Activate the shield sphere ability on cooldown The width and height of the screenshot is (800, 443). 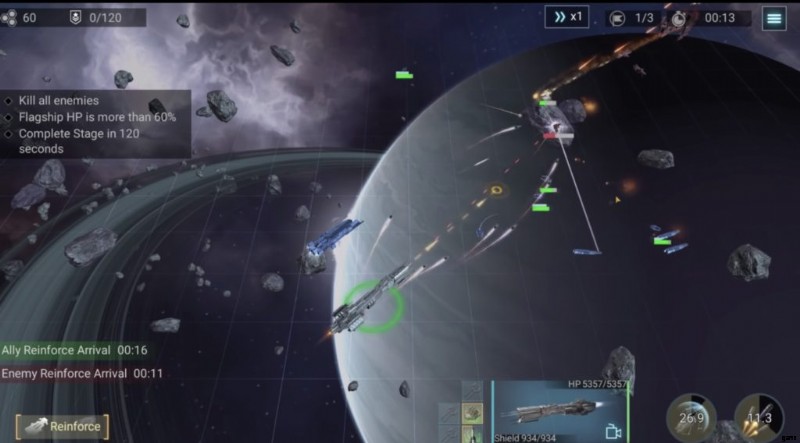pos(691,418)
